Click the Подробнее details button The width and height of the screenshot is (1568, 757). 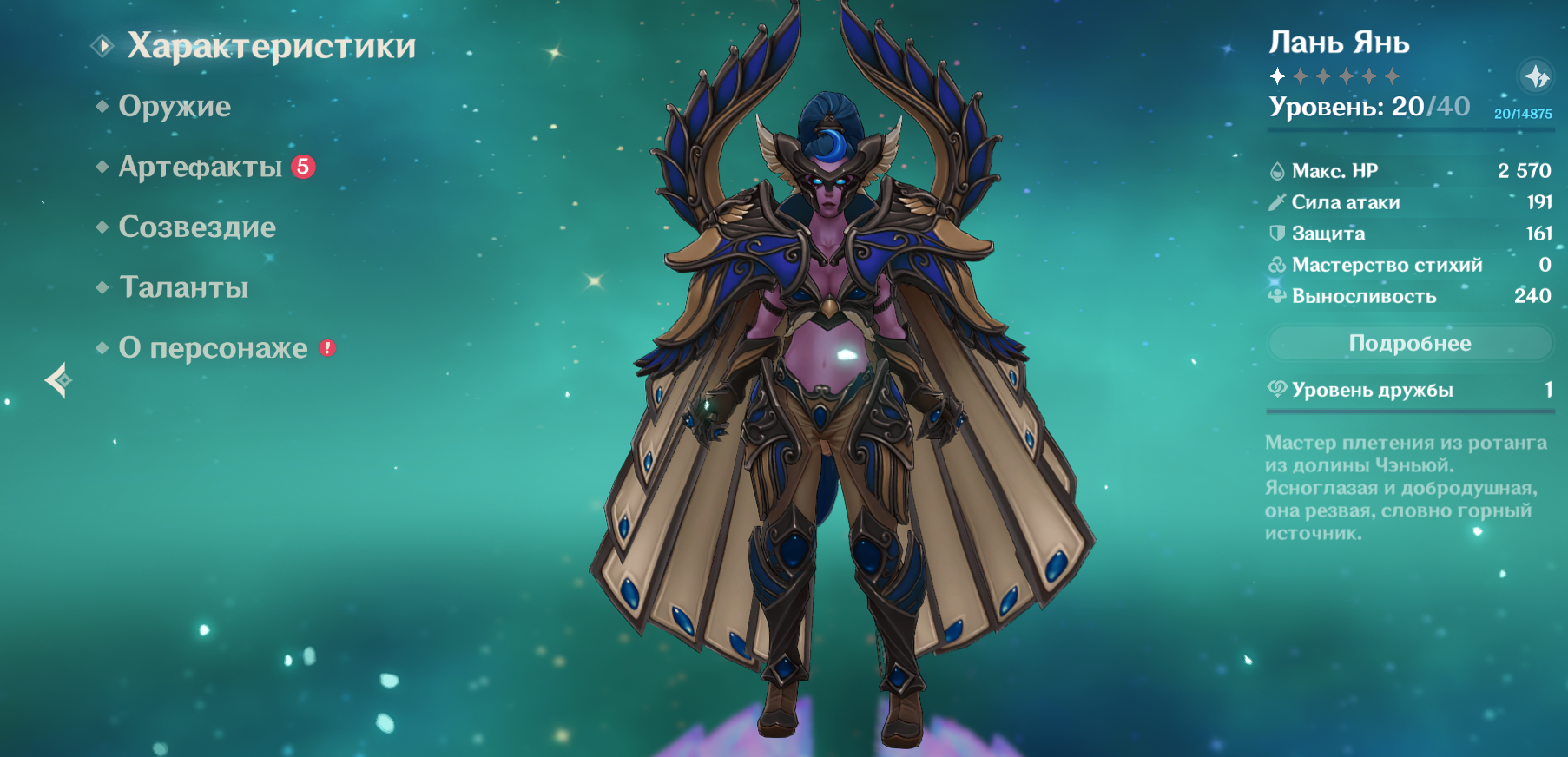point(1409,343)
